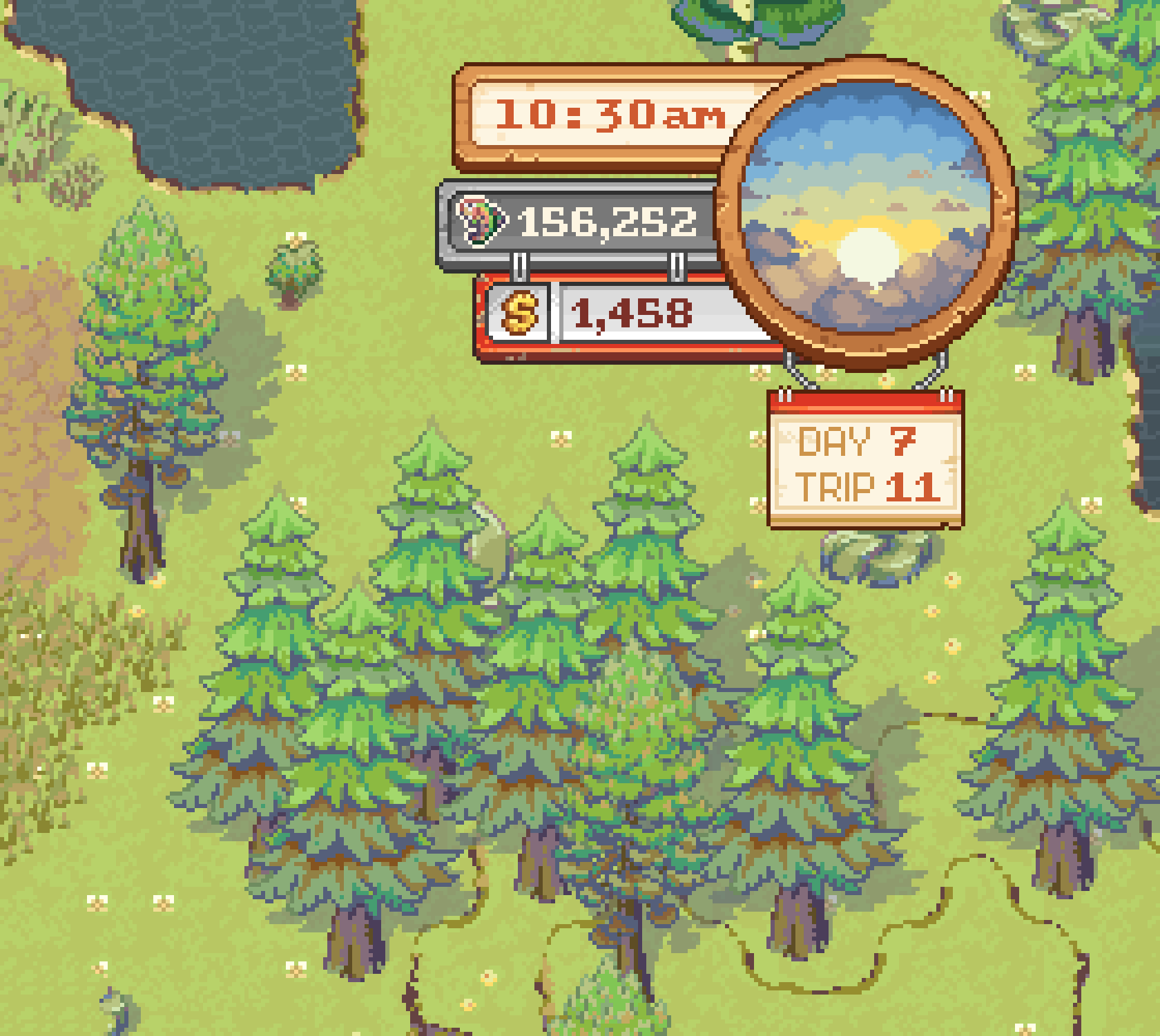Open the circular sky weather viewer
The height and width of the screenshot is (1036, 1160).
click(867, 214)
